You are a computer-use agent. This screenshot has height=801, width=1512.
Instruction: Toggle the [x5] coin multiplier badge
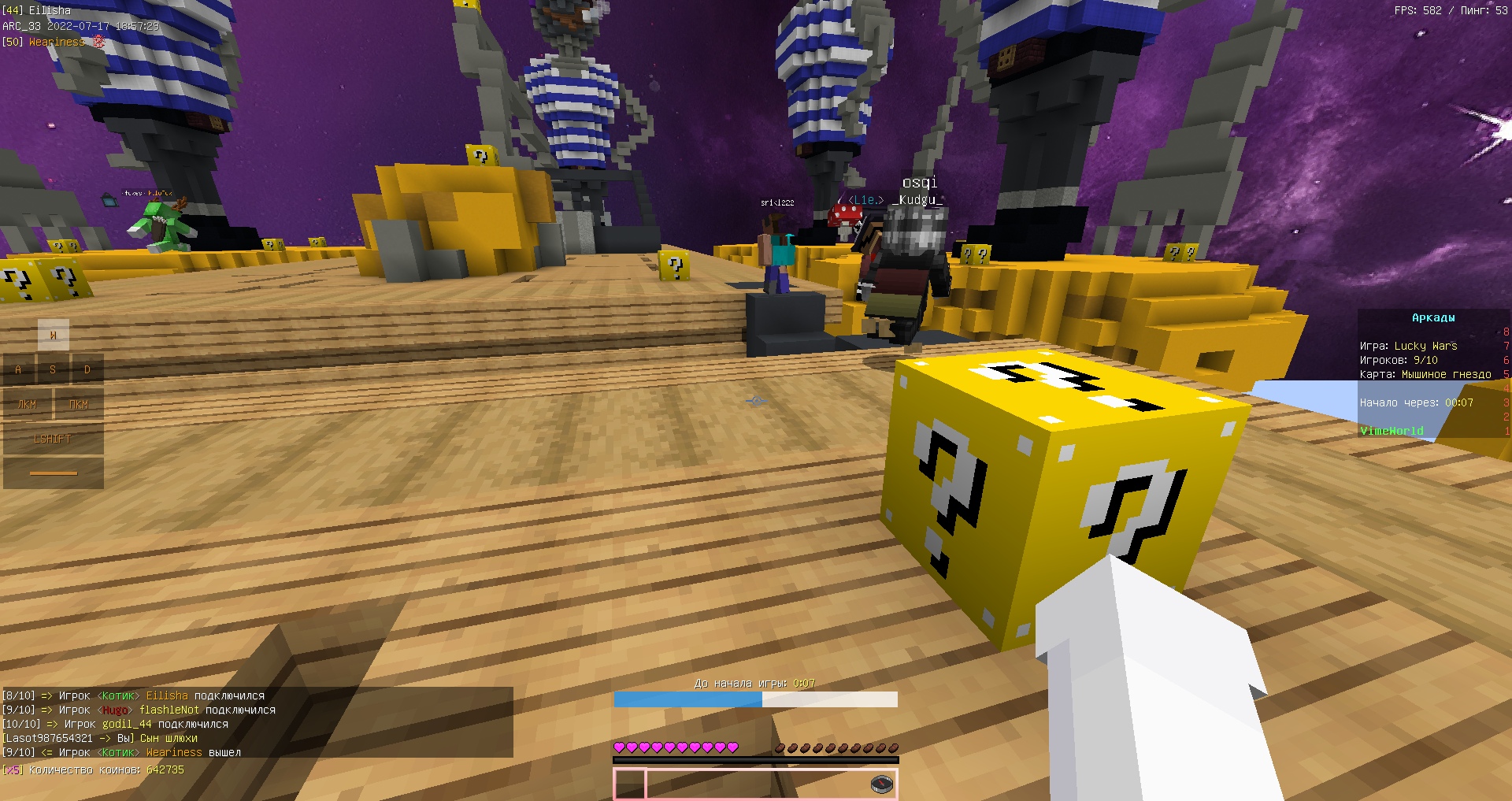coord(11,769)
